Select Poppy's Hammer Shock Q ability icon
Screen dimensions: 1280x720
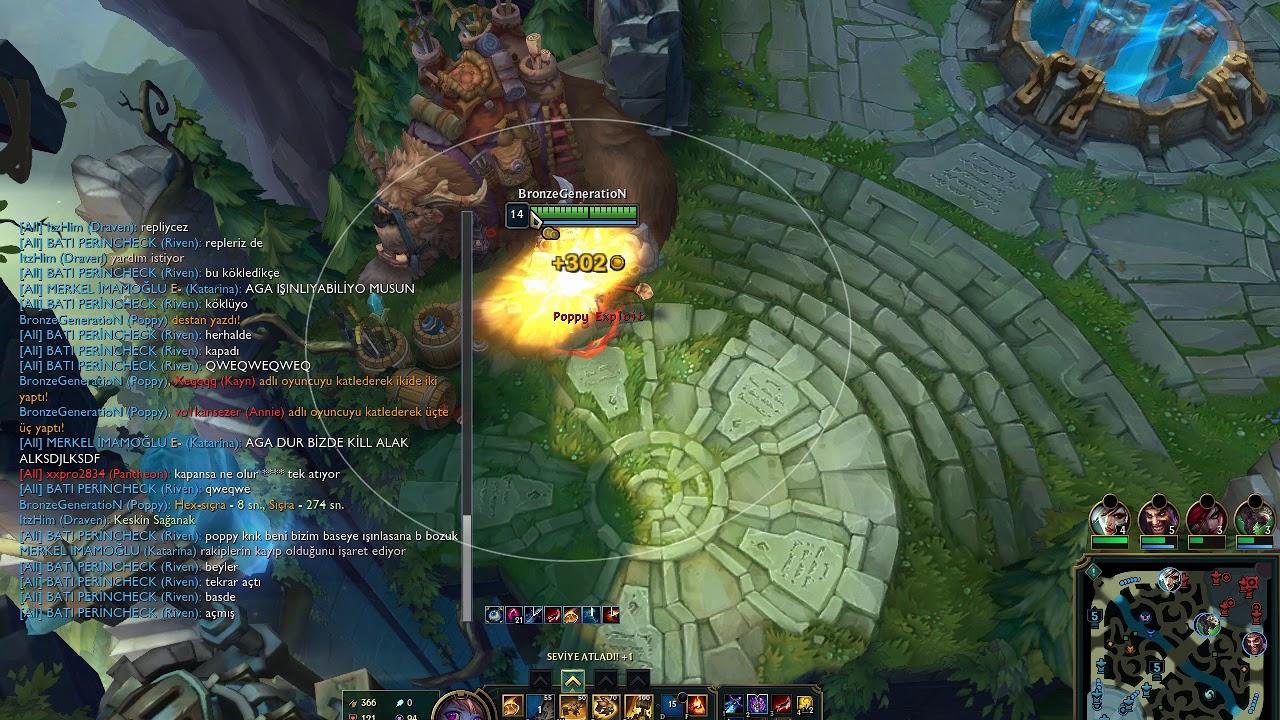[x=541, y=706]
